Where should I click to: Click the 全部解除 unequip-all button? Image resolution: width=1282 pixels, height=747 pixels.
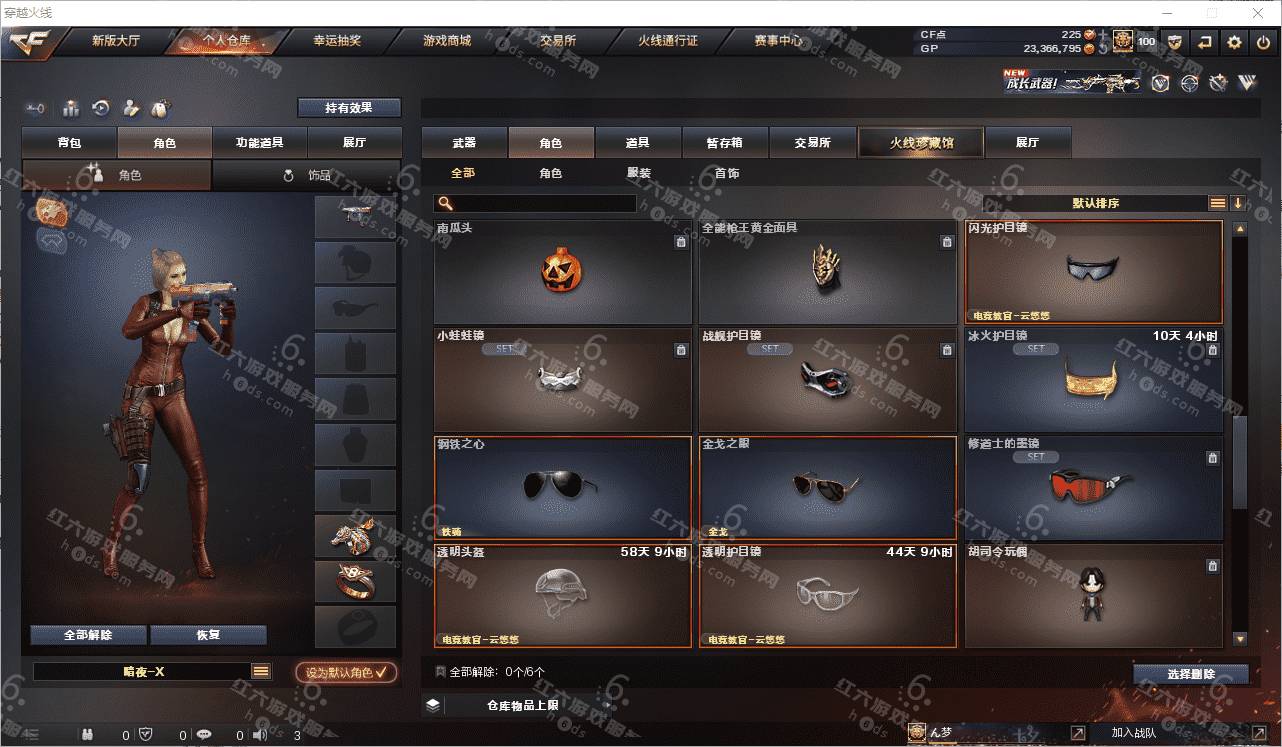click(x=88, y=635)
